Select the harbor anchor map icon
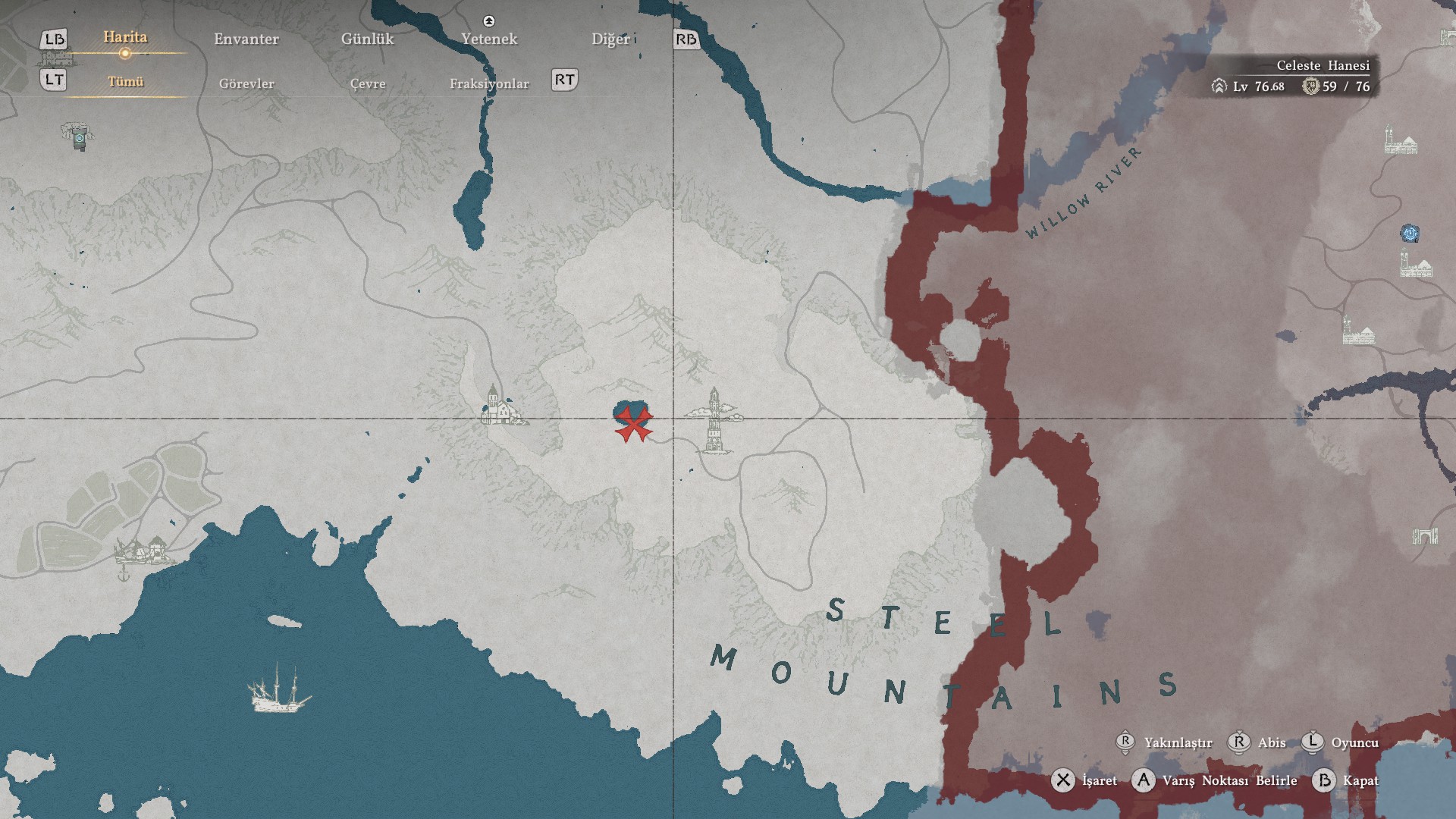The height and width of the screenshot is (819, 1456). (124, 574)
